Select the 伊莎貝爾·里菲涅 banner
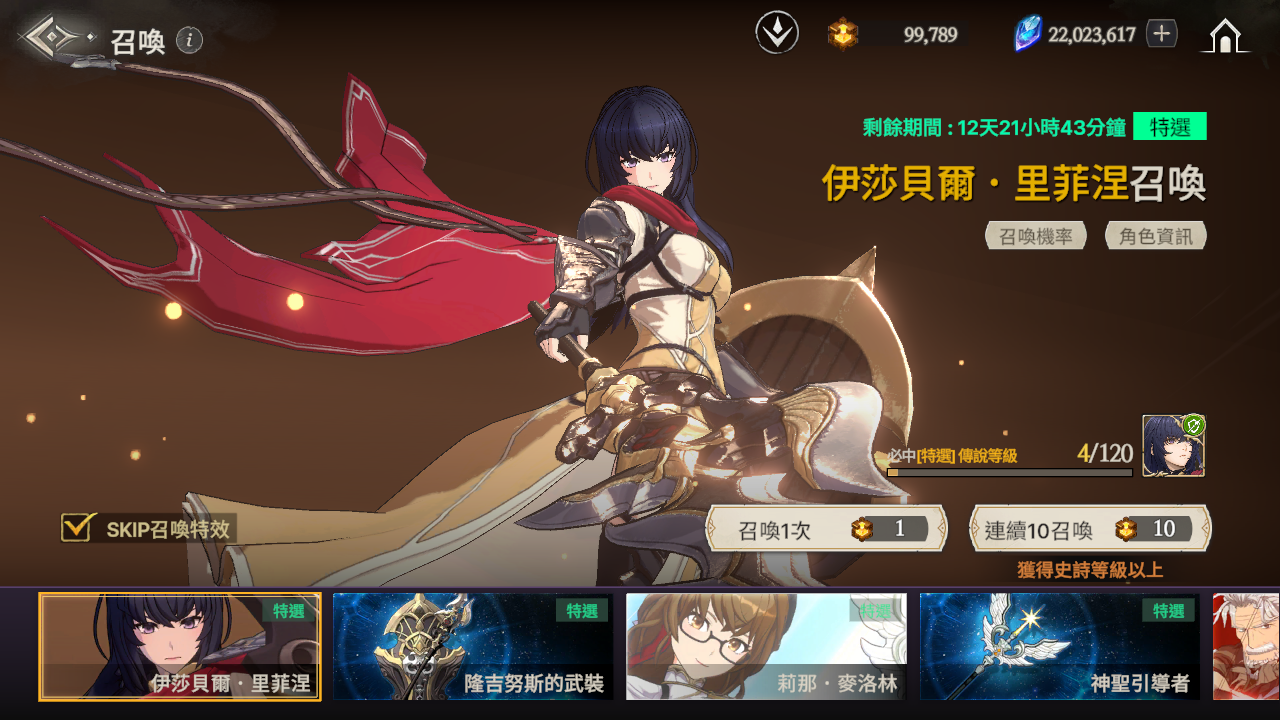This screenshot has width=1280, height=720. click(x=180, y=646)
